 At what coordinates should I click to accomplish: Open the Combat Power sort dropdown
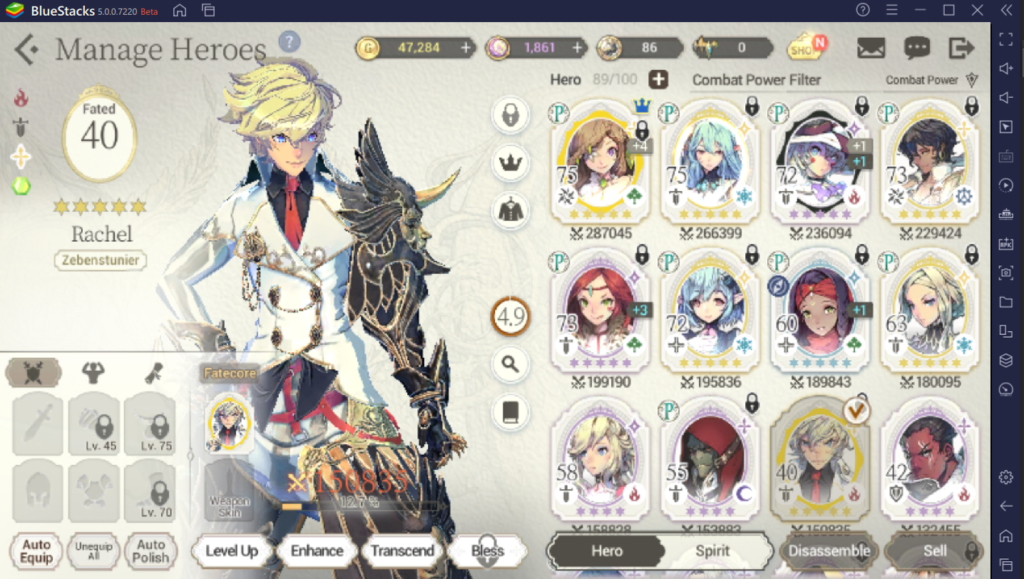[931, 80]
